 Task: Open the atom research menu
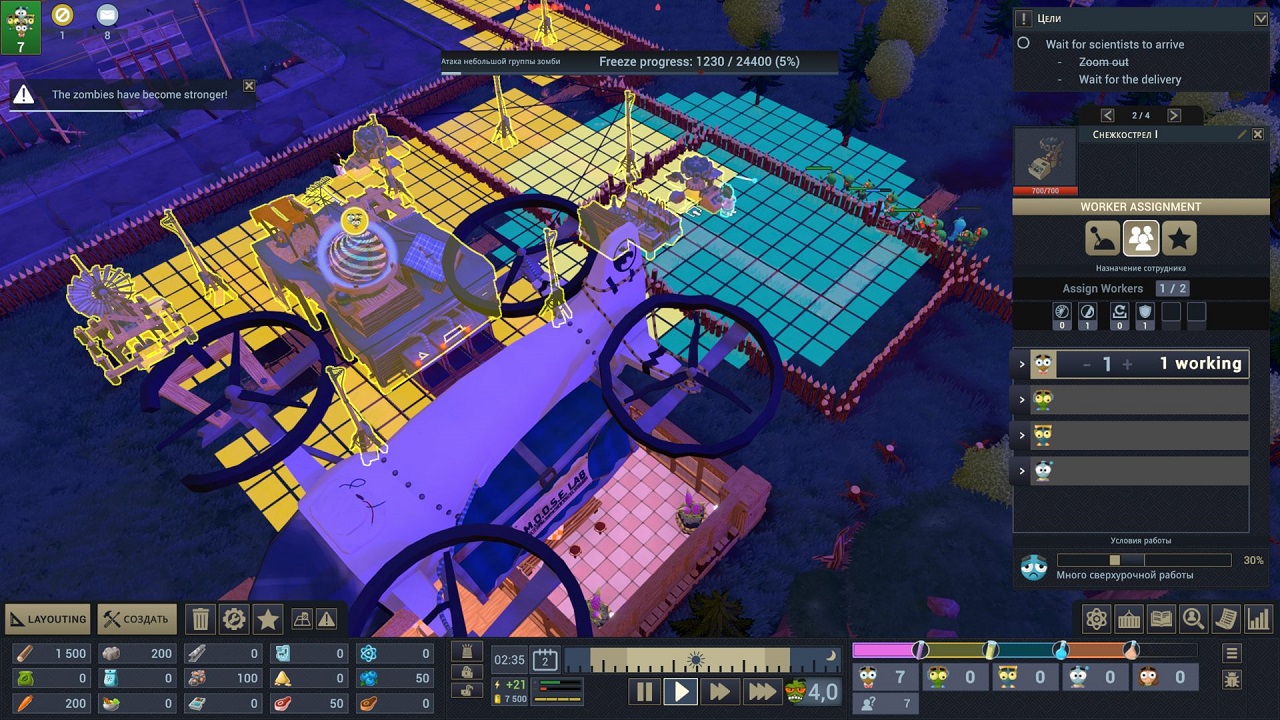tap(1097, 620)
